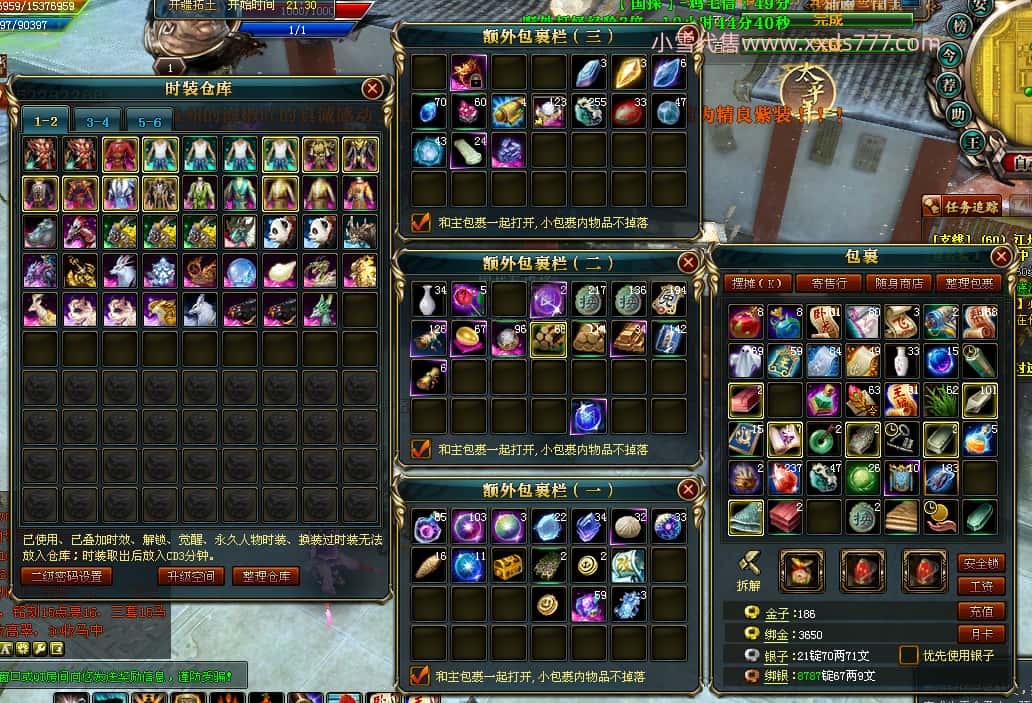Toggle the 优先使用银子 checkbox

pyautogui.click(x=909, y=655)
